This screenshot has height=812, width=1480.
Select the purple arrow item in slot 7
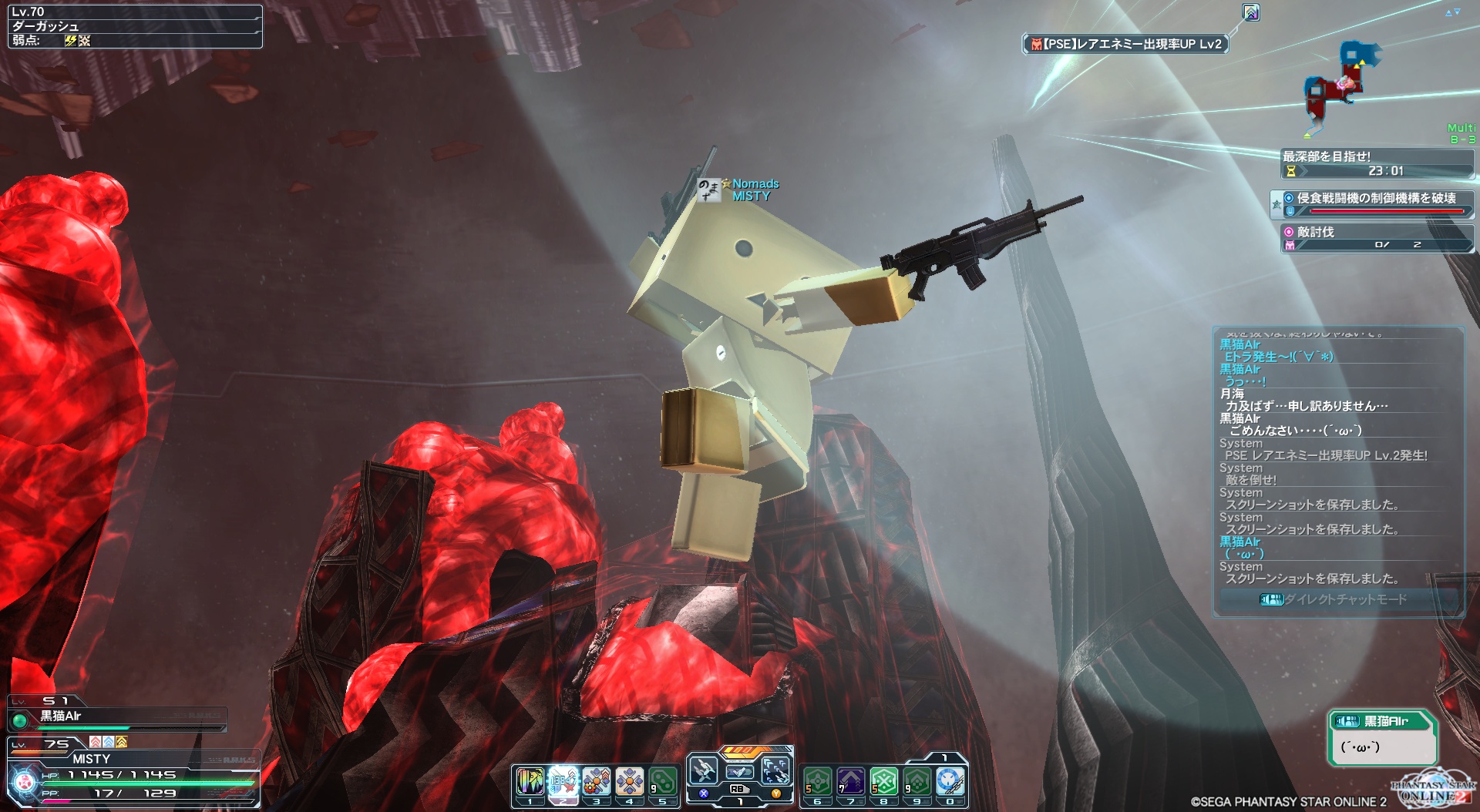[x=851, y=782]
